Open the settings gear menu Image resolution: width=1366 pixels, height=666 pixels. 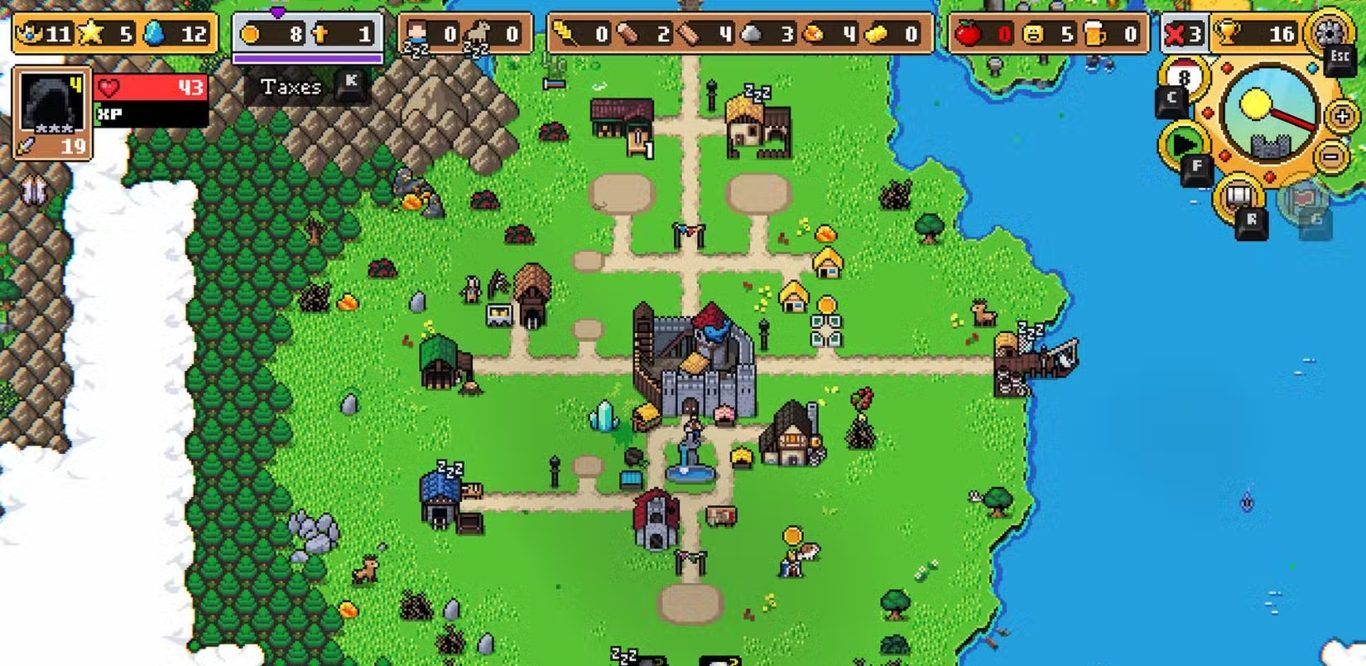click(1330, 32)
